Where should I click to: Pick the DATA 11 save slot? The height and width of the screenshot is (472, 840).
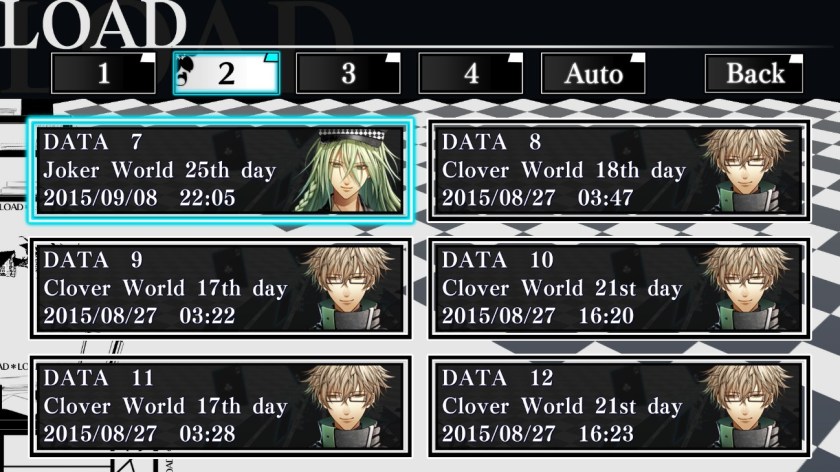coord(220,406)
